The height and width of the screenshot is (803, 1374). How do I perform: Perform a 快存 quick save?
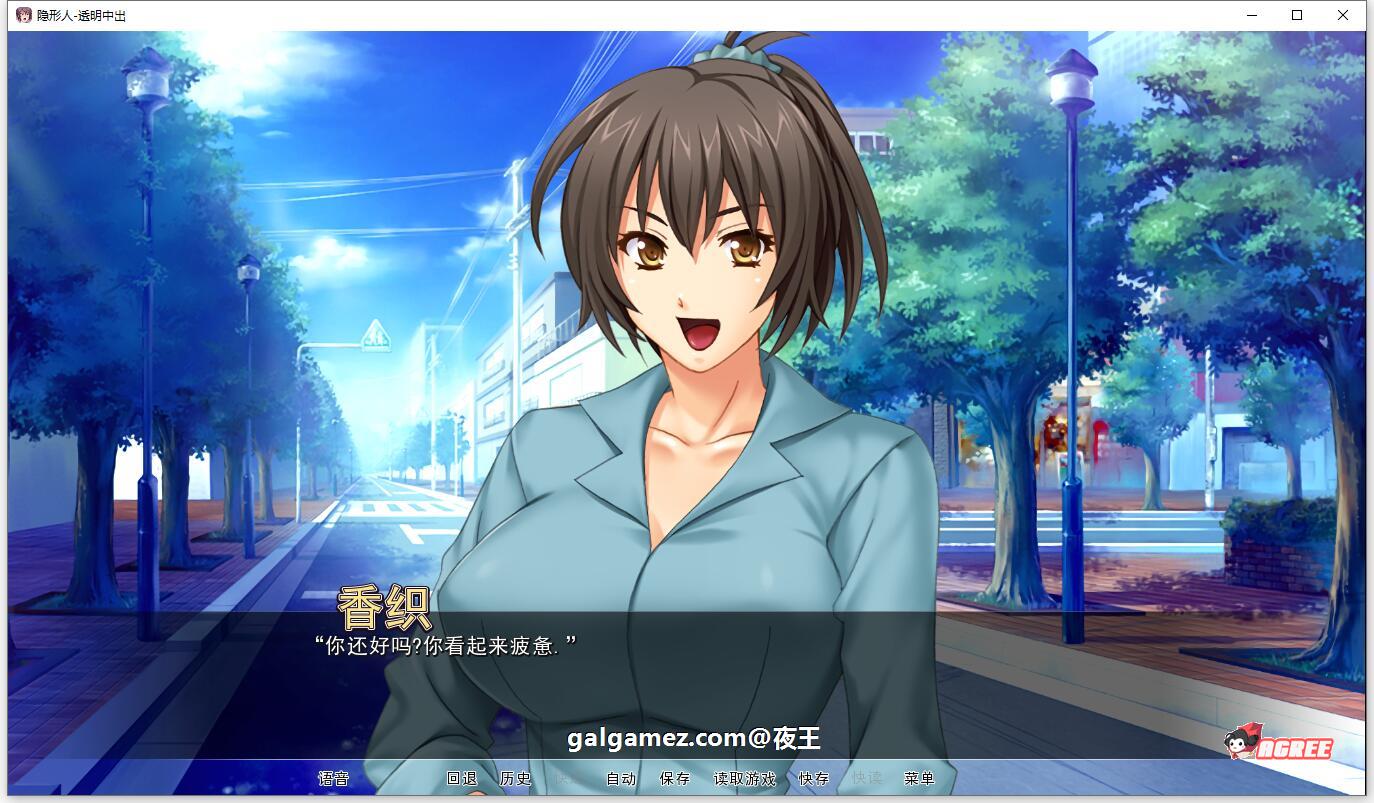812,777
